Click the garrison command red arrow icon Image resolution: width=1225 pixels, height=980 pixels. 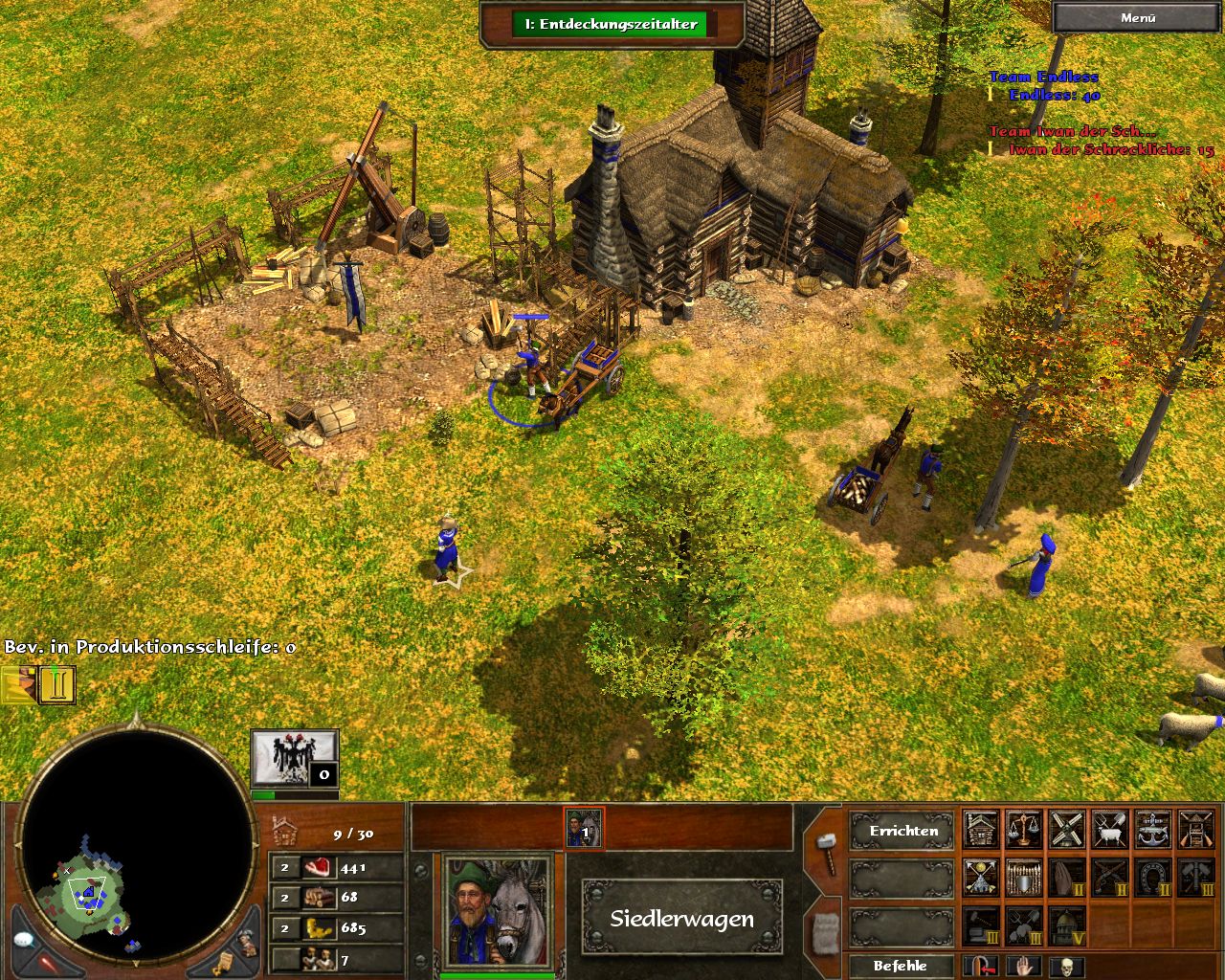tap(981, 967)
